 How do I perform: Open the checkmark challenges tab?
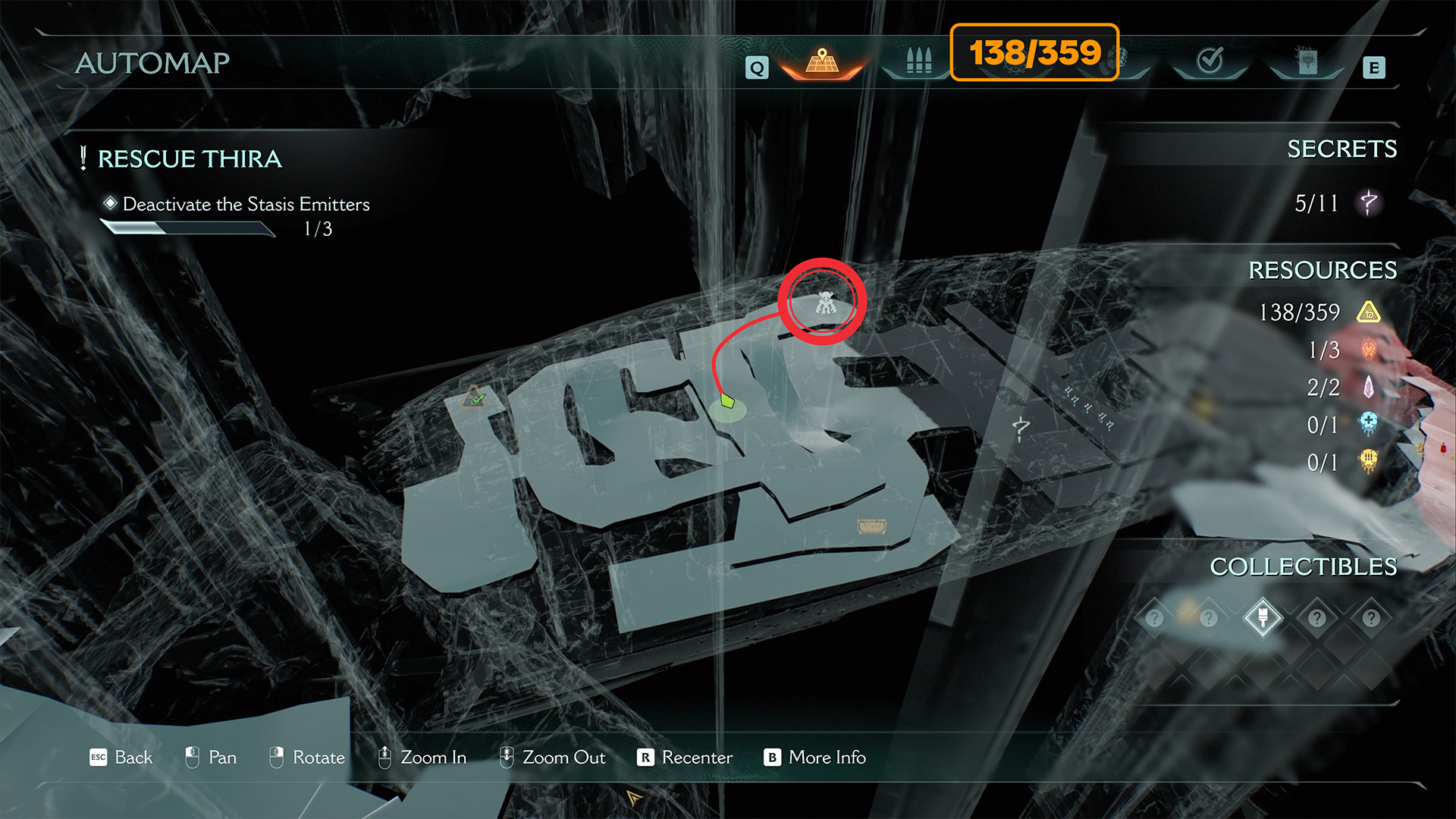1210,61
